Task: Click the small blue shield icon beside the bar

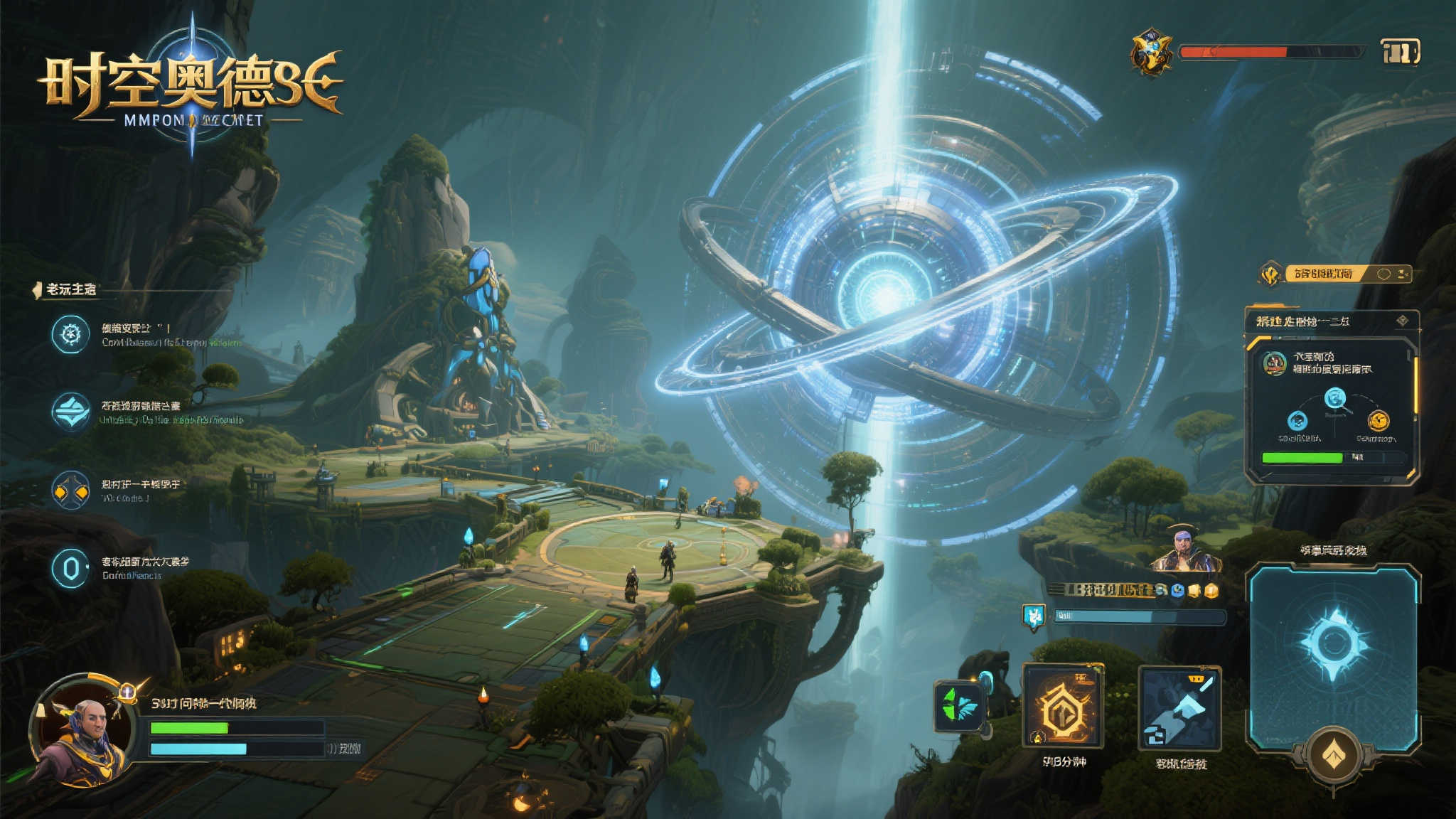Action: tap(1033, 616)
